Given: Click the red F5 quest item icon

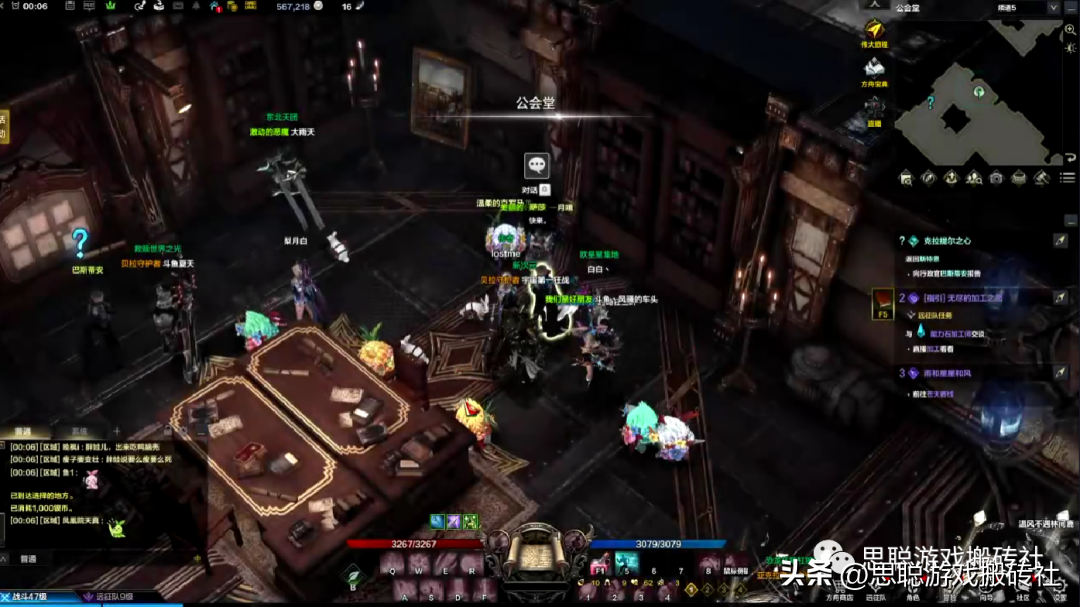Looking at the screenshot, I should [882, 302].
